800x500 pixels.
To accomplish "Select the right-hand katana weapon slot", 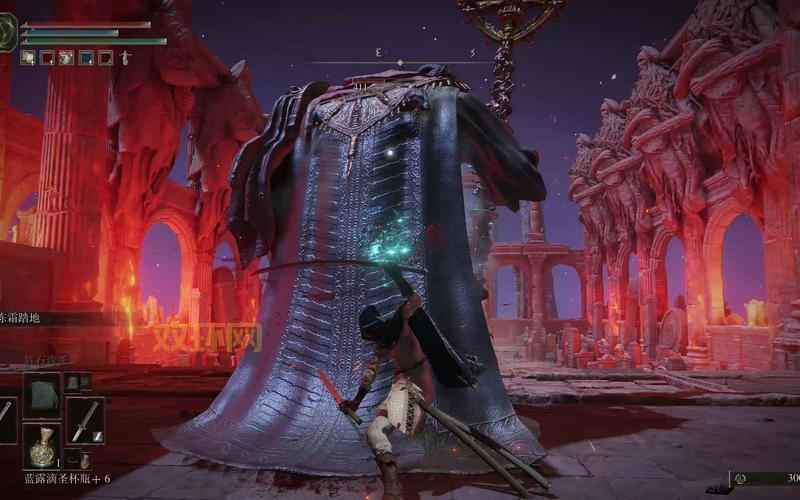I will pyautogui.click(x=85, y=419).
